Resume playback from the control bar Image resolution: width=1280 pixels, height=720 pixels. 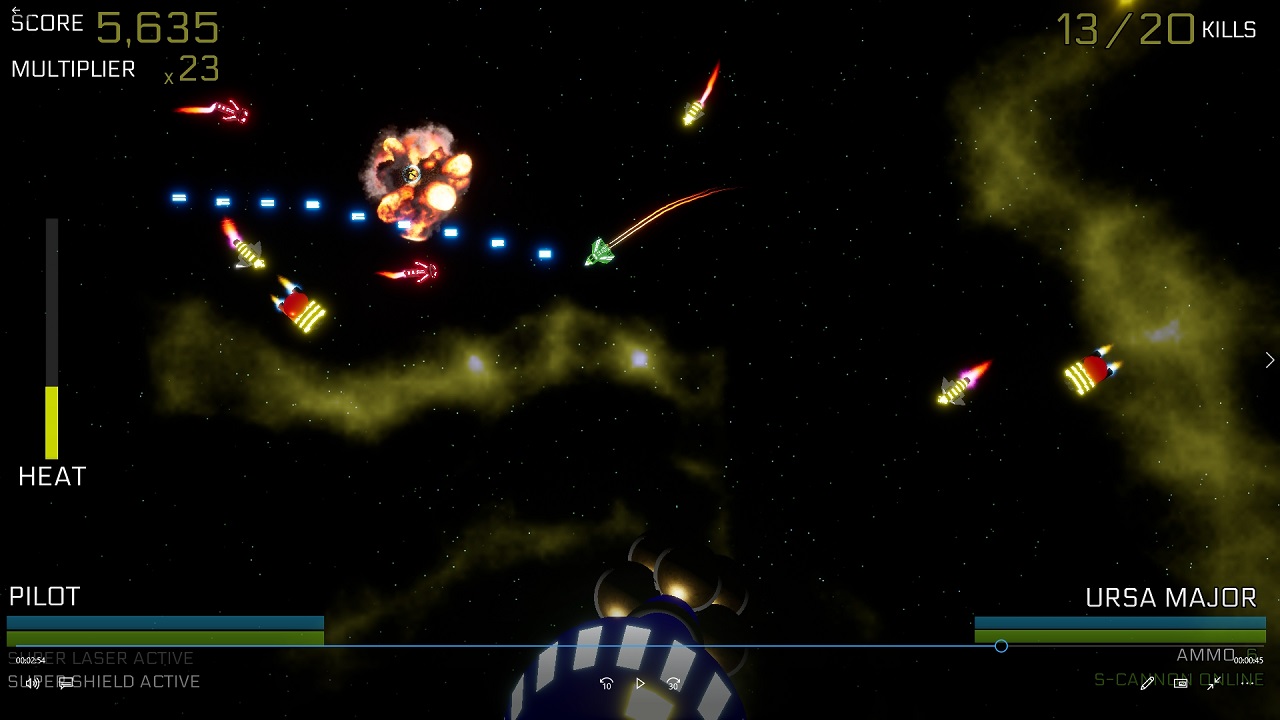click(x=639, y=683)
